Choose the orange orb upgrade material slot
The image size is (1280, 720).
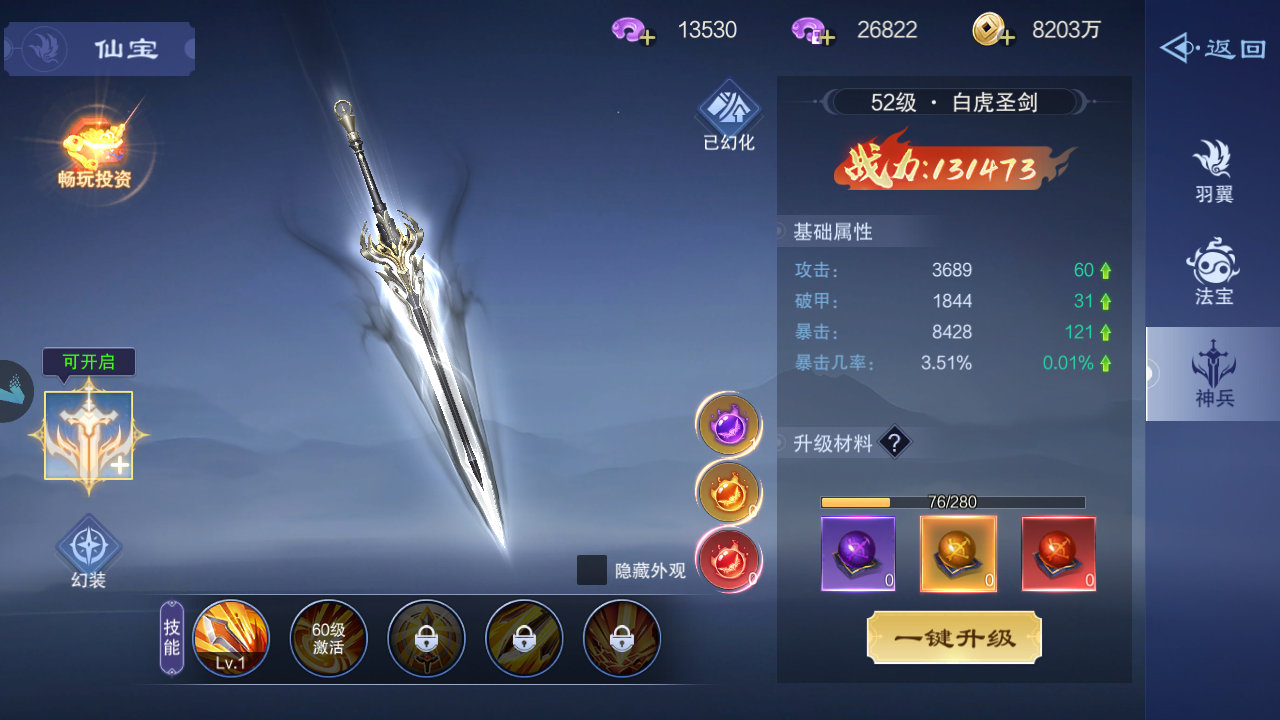(x=958, y=554)
